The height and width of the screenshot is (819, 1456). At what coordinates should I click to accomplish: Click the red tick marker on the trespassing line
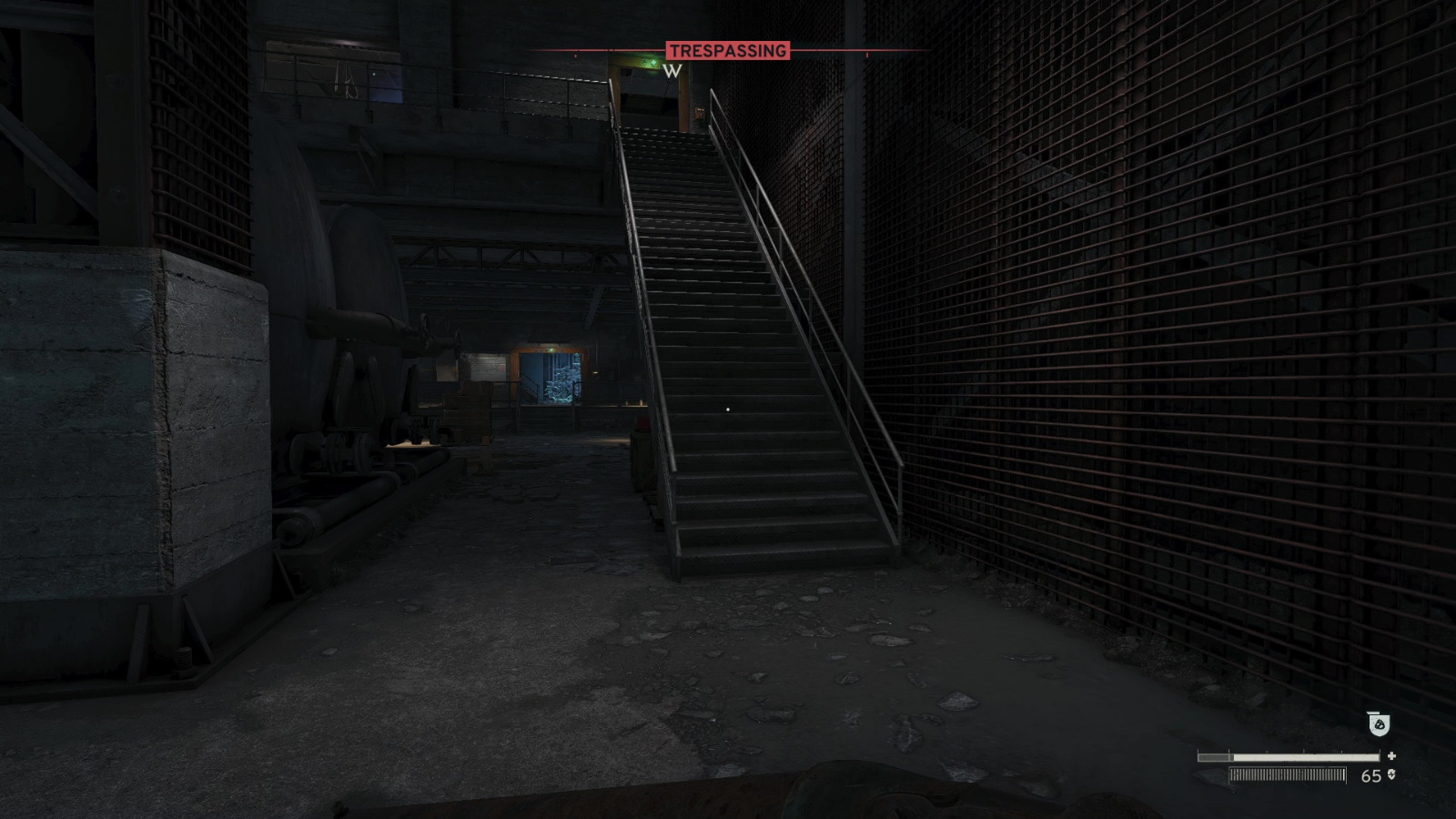(x=575, y=56)
